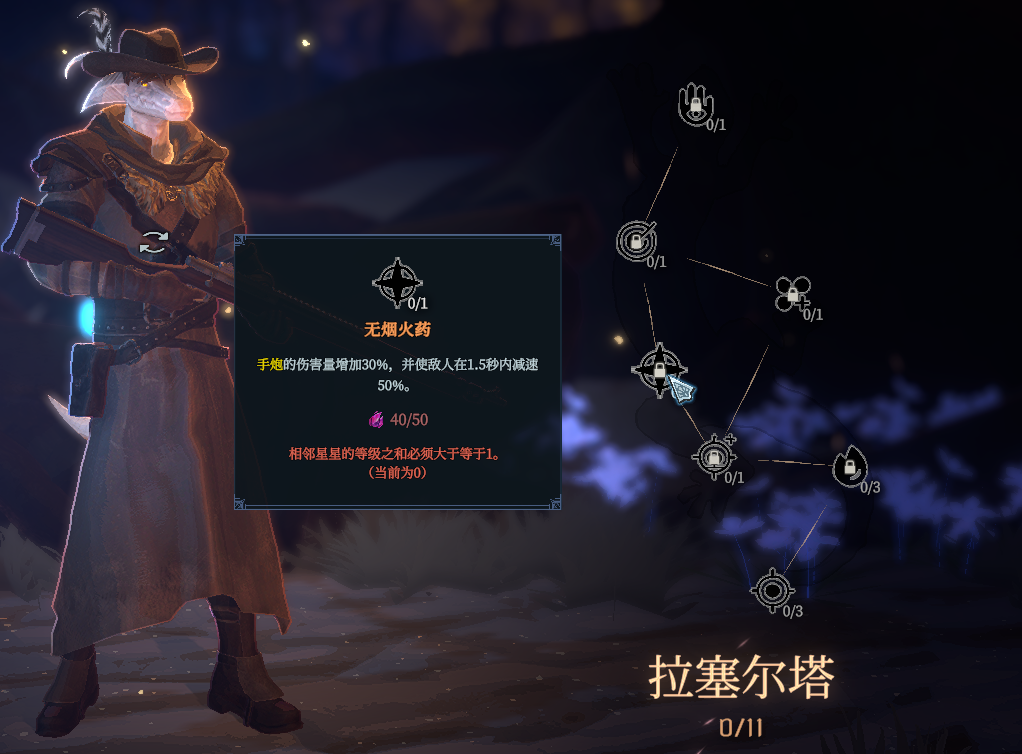Screen dimensions: 1022x754
Task: Select the crosshair-with-plus talent node
Action: coord(713,457)
